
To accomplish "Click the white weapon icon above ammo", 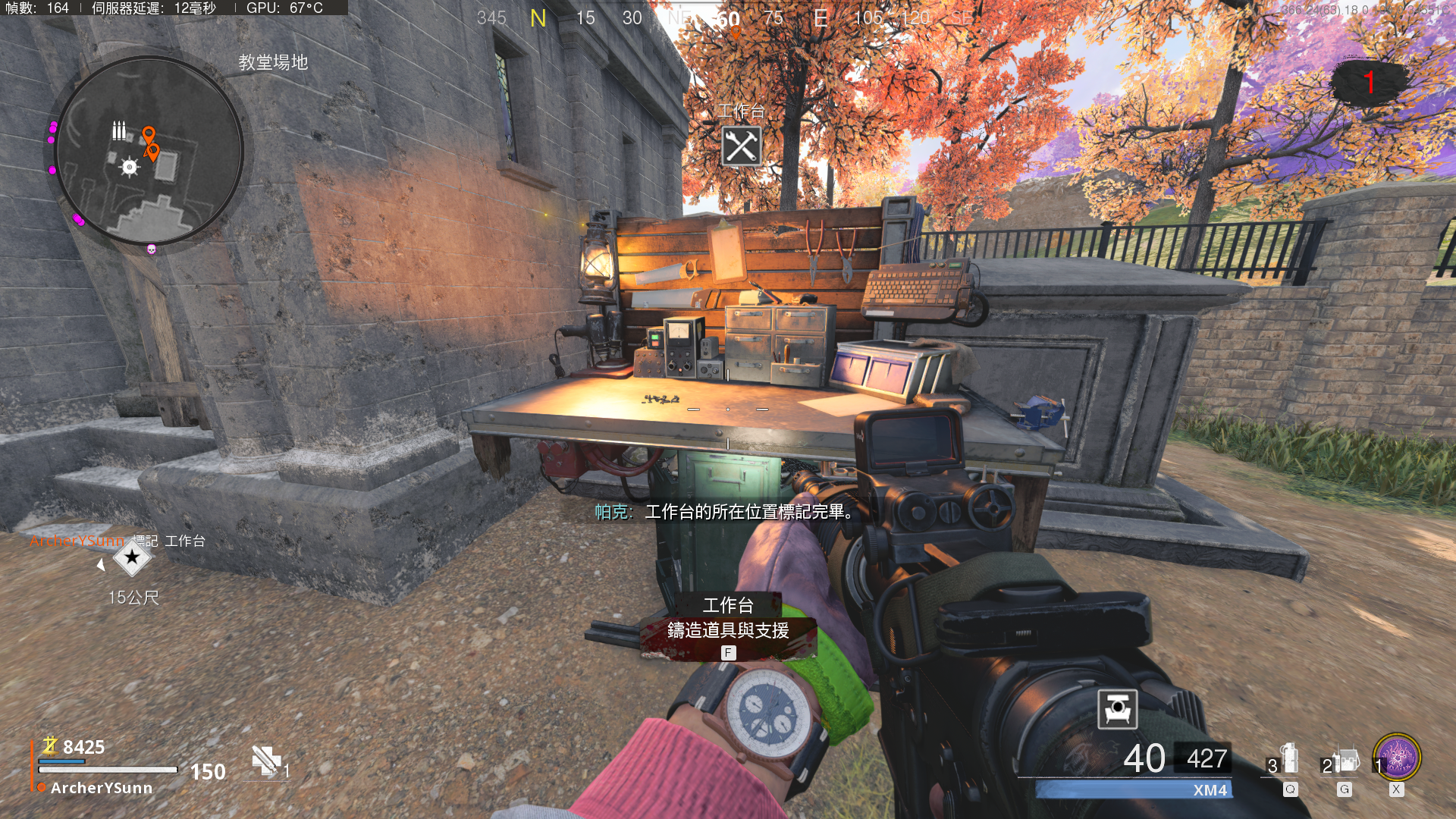I will tap(1117, 709).
